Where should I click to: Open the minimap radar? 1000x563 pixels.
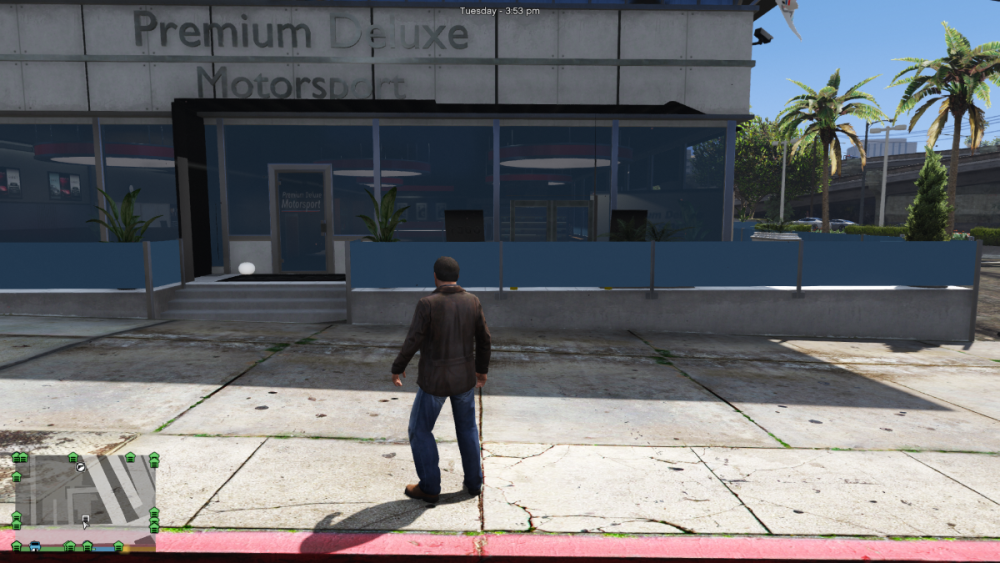pos(85,490)
